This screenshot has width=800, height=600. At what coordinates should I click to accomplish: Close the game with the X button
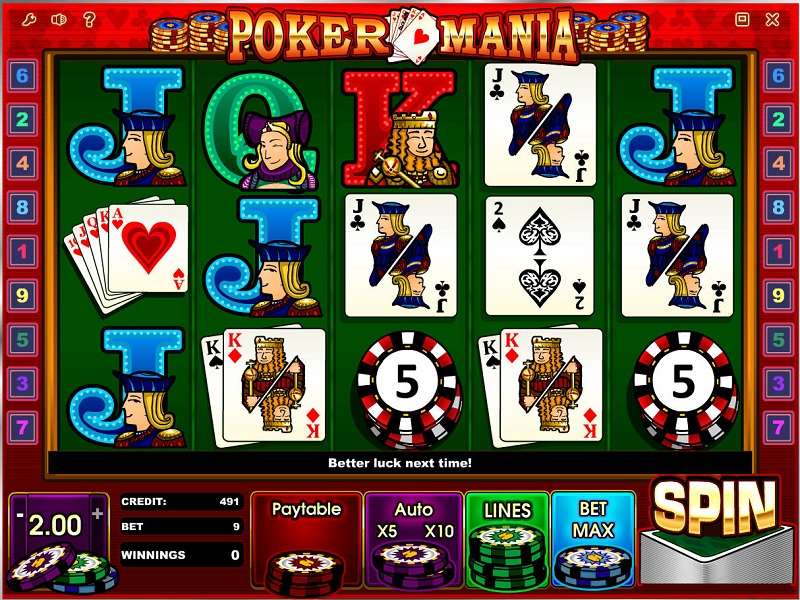[x=771, y=18]
